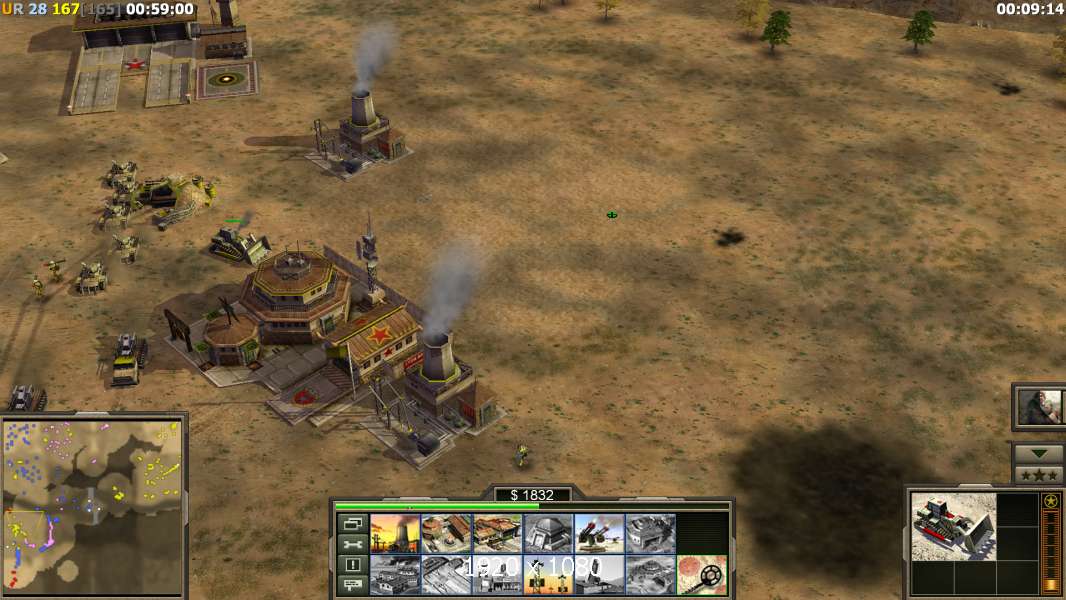Viewport: 1066px width, 600px height.
Task: Click the exclamation mark button
Action: pyautogui.click(x=351, y=565)
